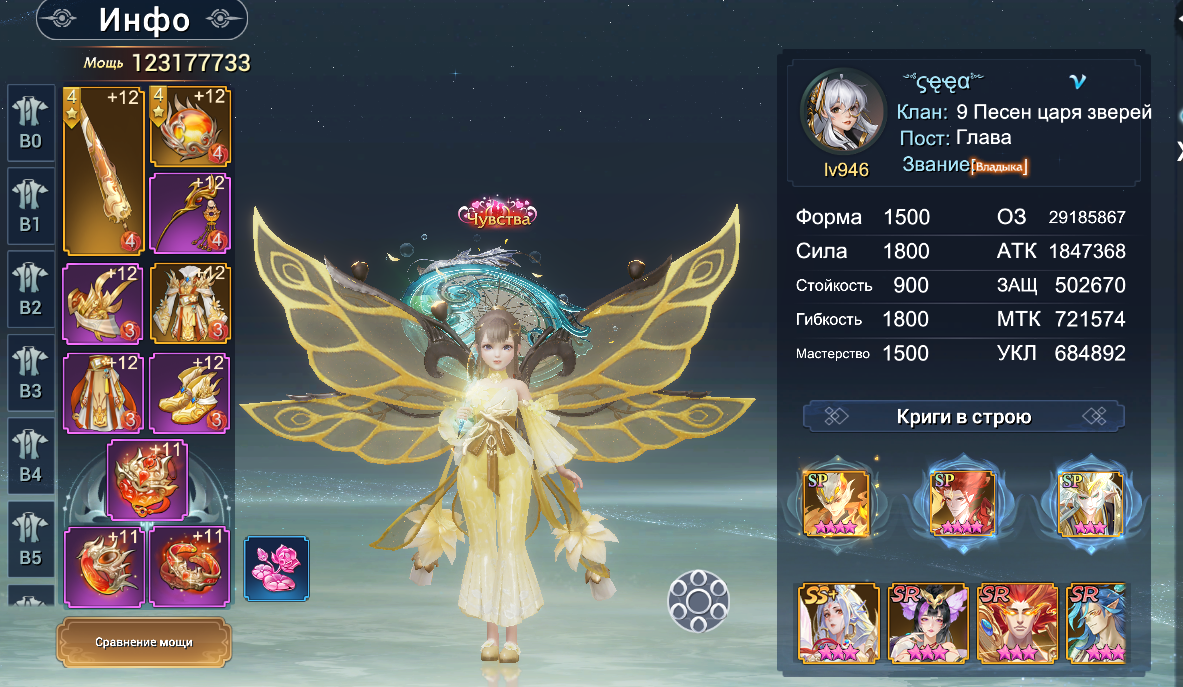Open the round gear wheel button
Screen dimensions: 1183x687
coord(697,600)
